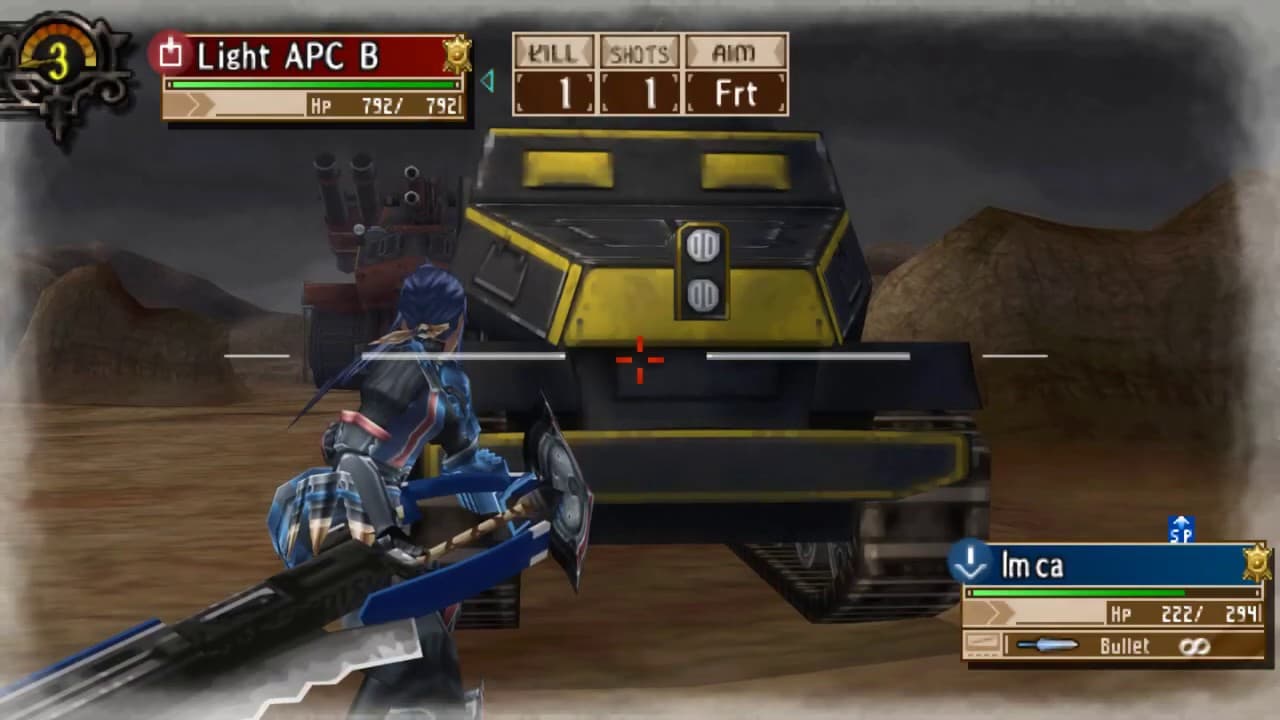
Task: Click the Bullet label in the ammo row
Action: [x=1122, y=646]
